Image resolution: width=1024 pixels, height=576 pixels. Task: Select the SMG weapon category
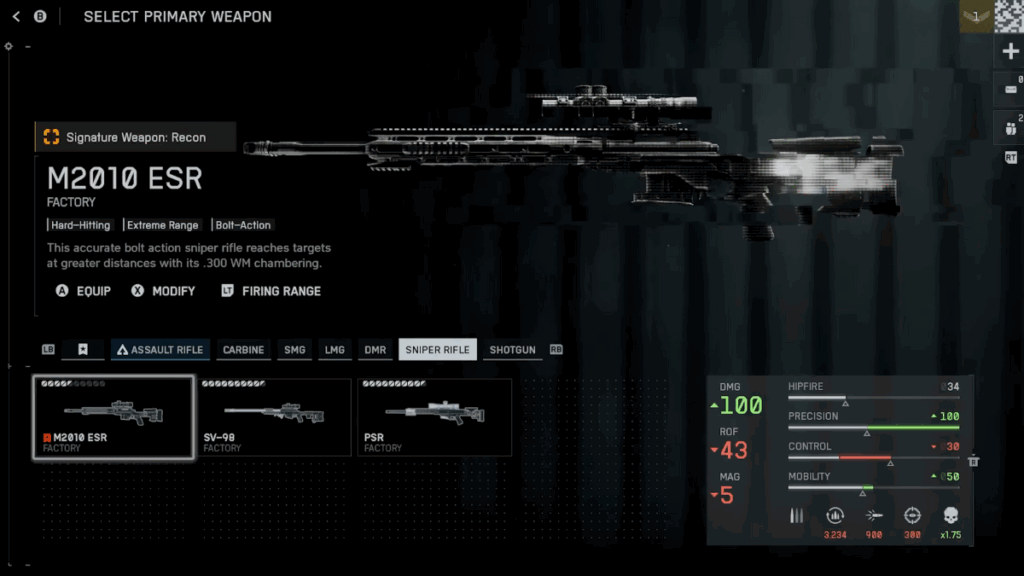295,350
